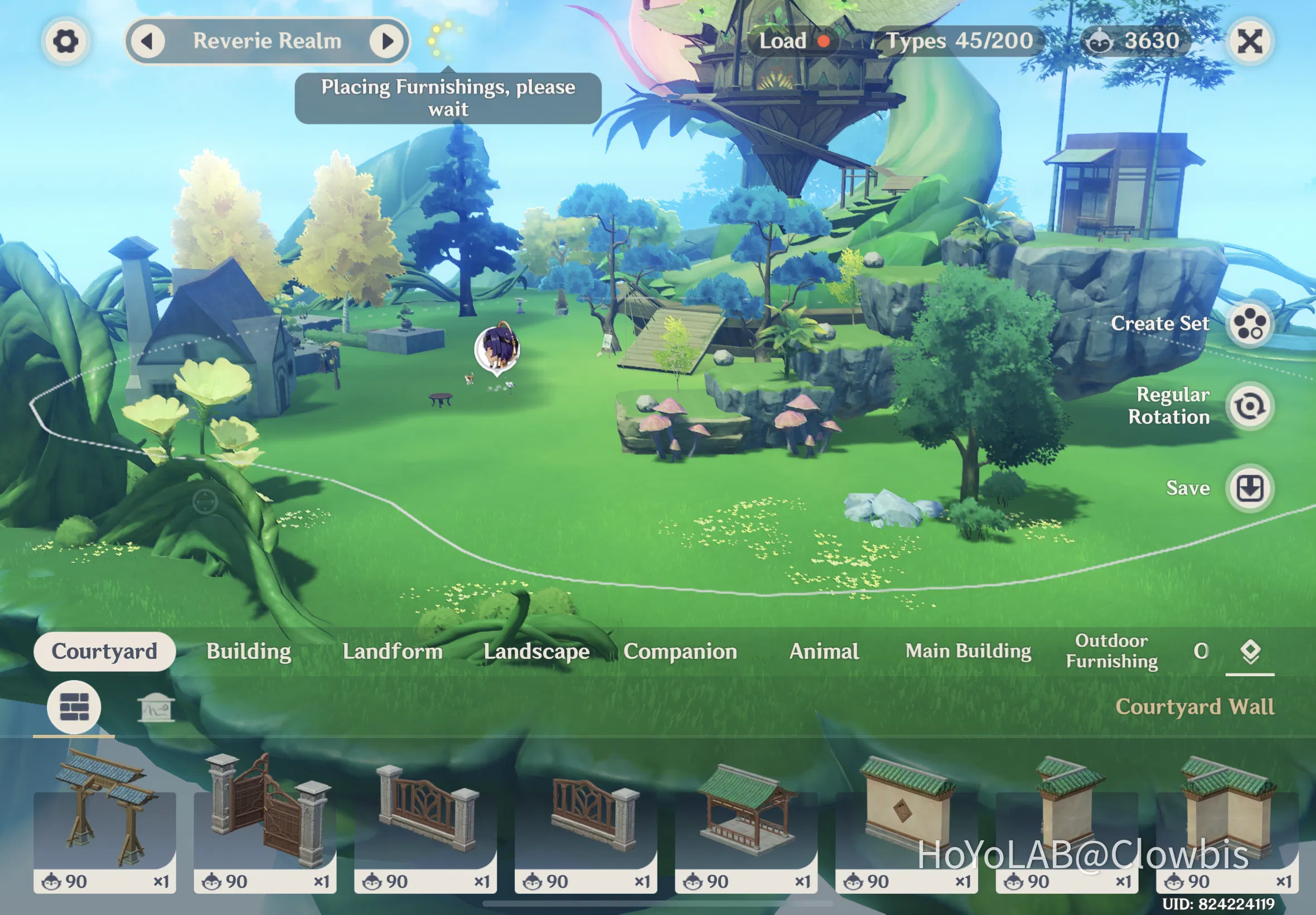Switch to next realm with the right arrow
The width and height of the screenshot is (1316, 915).
pos(389,41)
